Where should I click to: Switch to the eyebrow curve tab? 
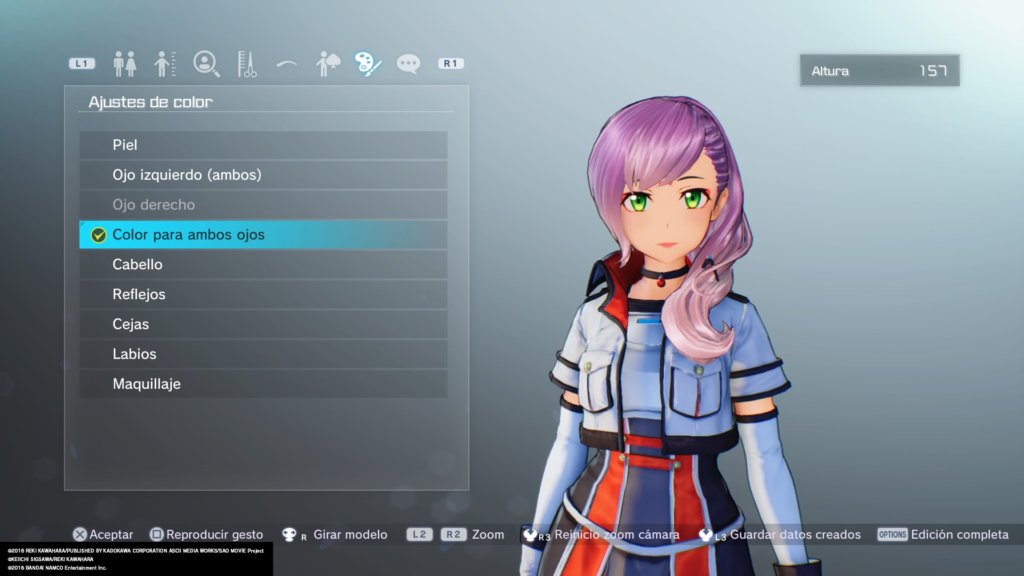[x=287, y=64]
